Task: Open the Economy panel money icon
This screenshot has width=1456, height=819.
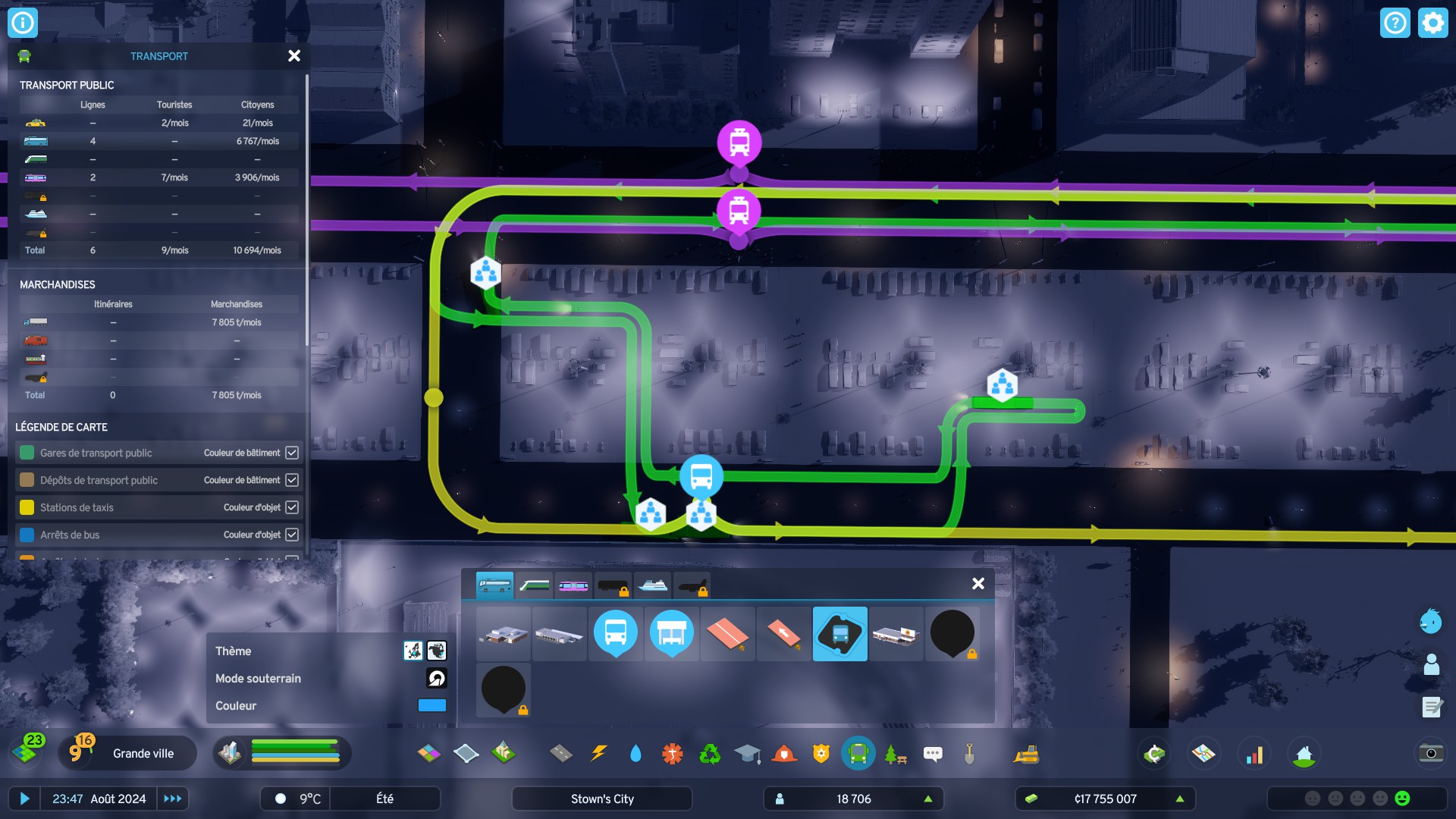Action: [1153, 753]
